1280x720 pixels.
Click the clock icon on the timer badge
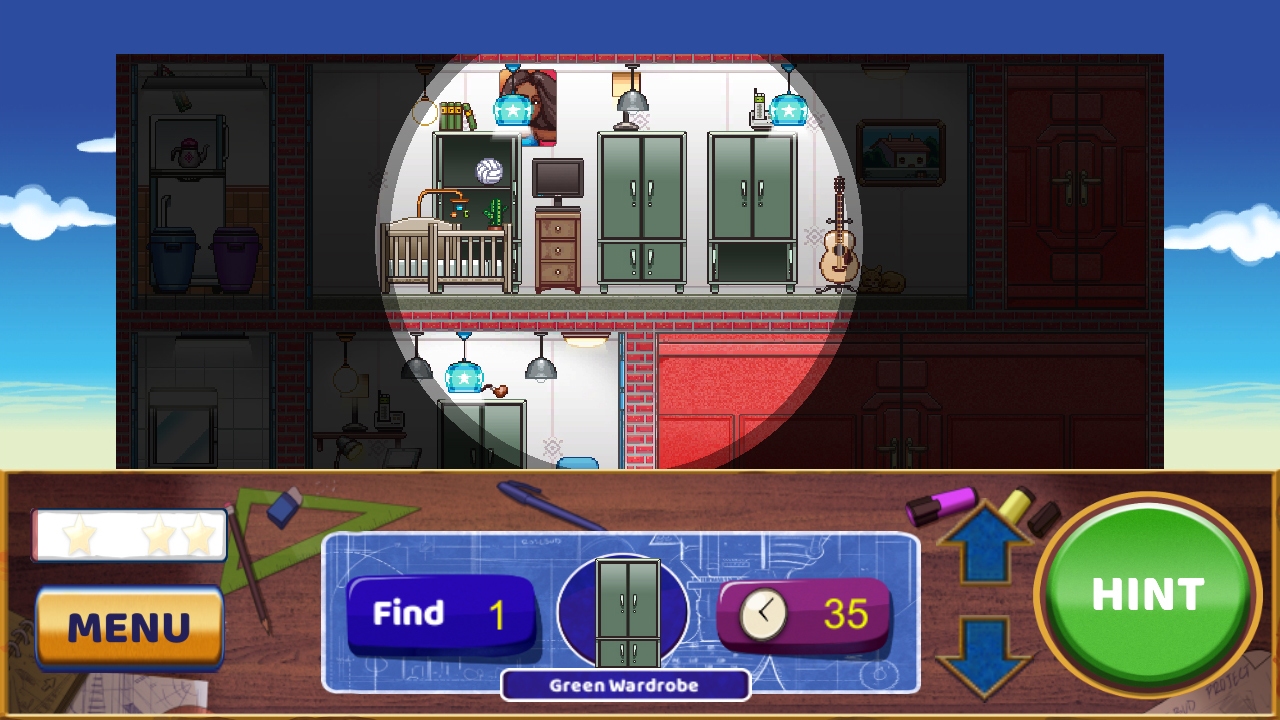(x=764, y=613)
